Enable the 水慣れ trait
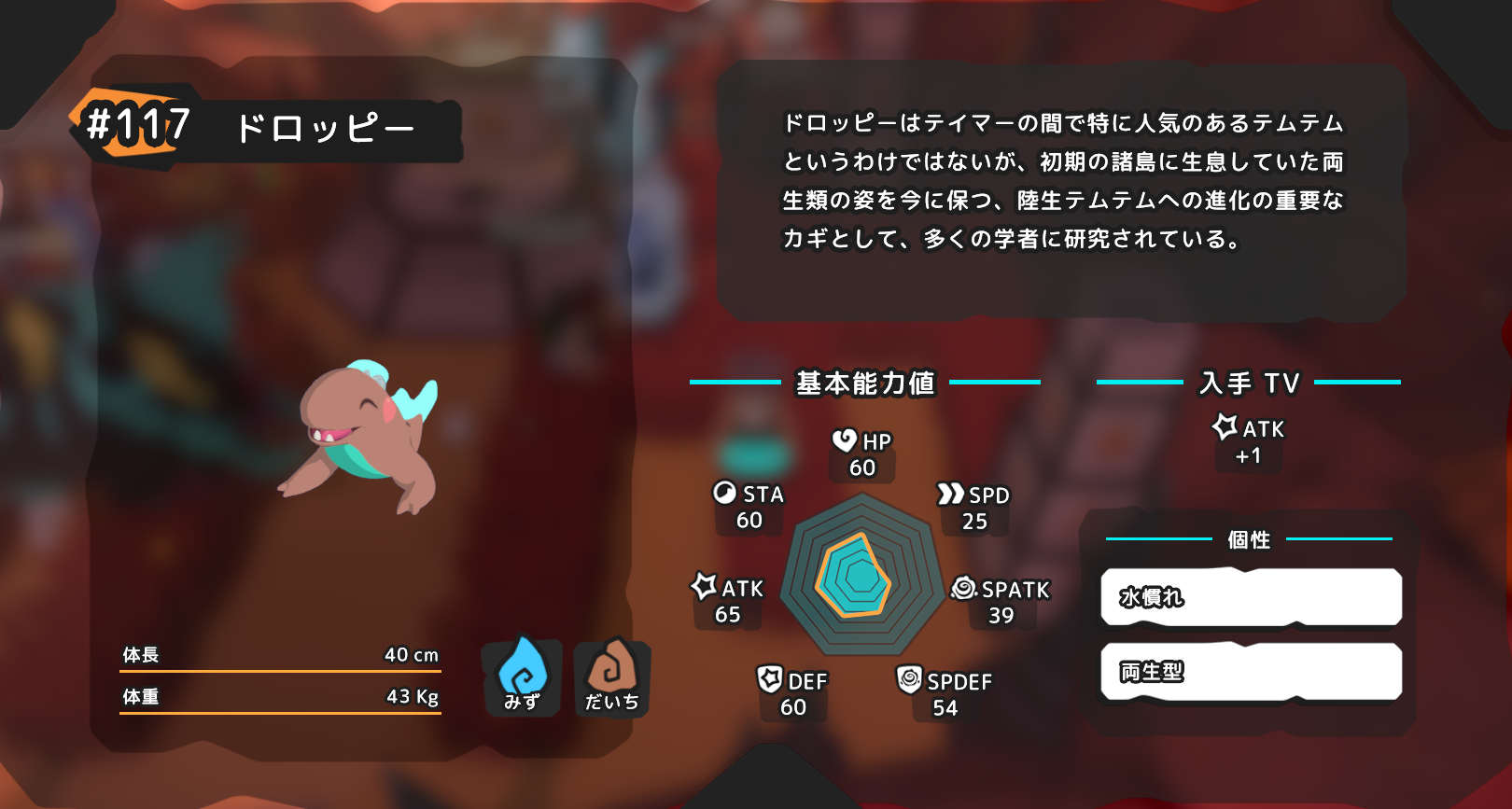This screenshot has width=1512, height=809. click(1251, 597)
